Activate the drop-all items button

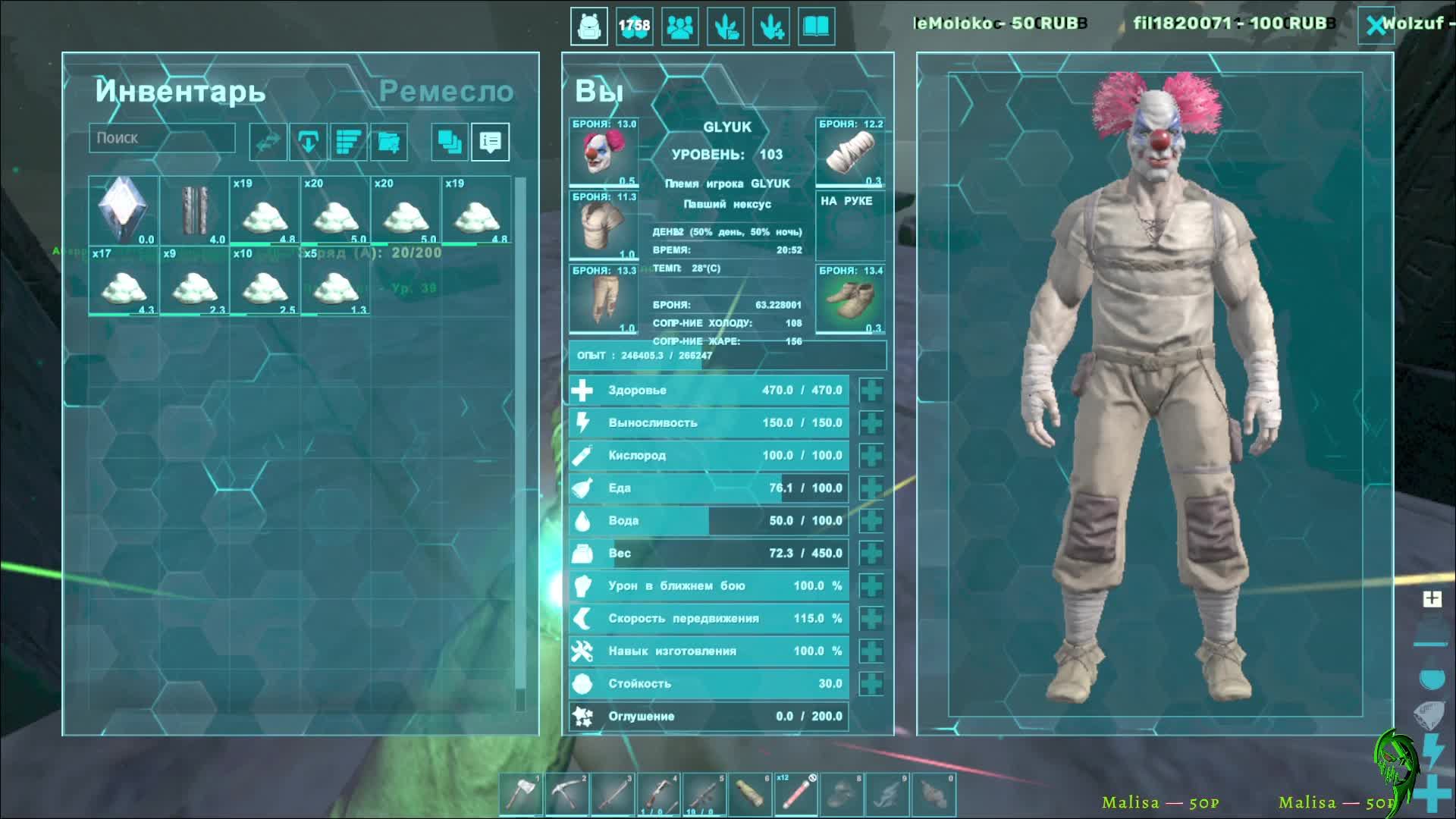tap(308, 142)
